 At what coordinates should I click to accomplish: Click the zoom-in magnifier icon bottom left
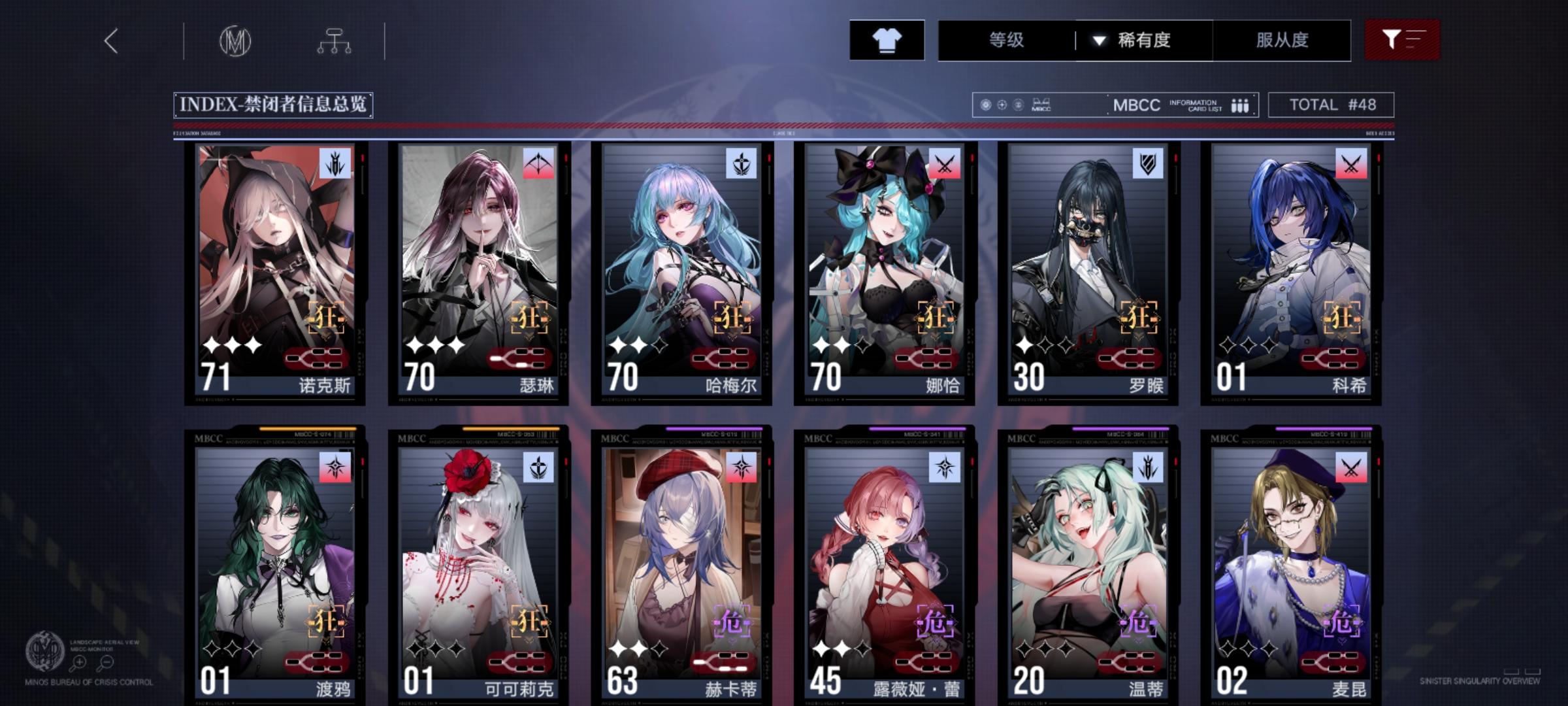pyautogui.click(x=78, y=662)
